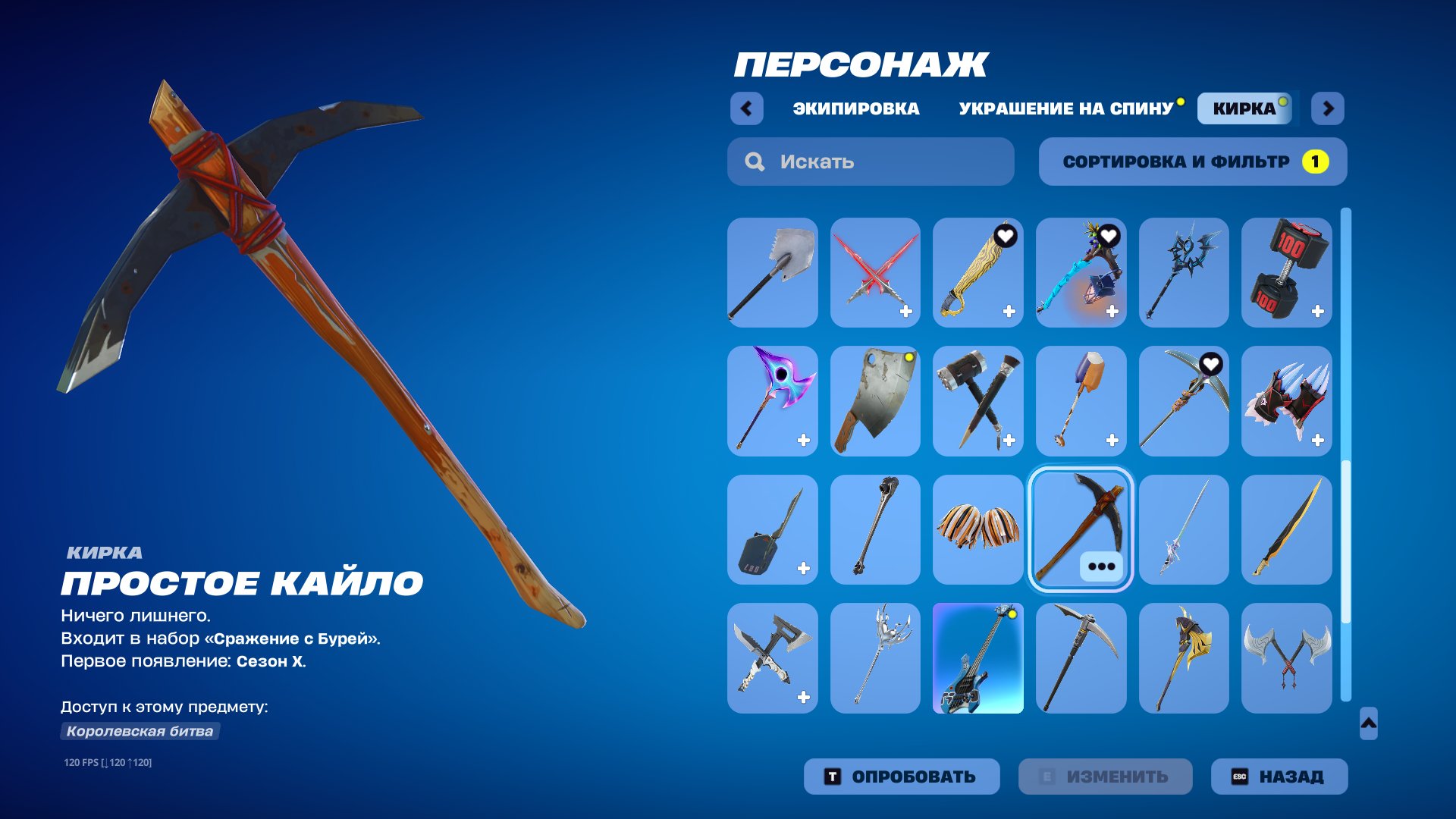Choose the purple shuriken pickaxe
1456x819 pixels.
tap(772, 402)
